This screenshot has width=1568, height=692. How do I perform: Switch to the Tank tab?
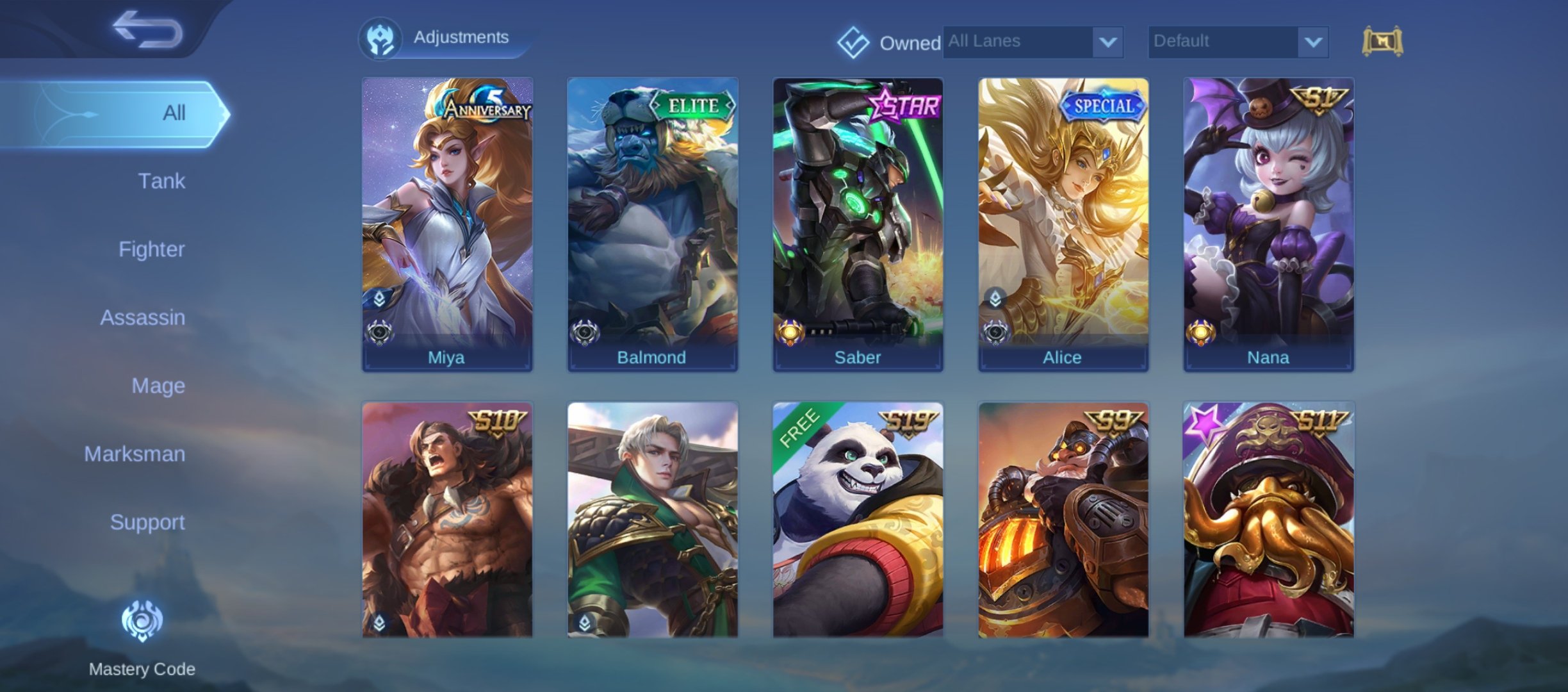coord(161,181)
